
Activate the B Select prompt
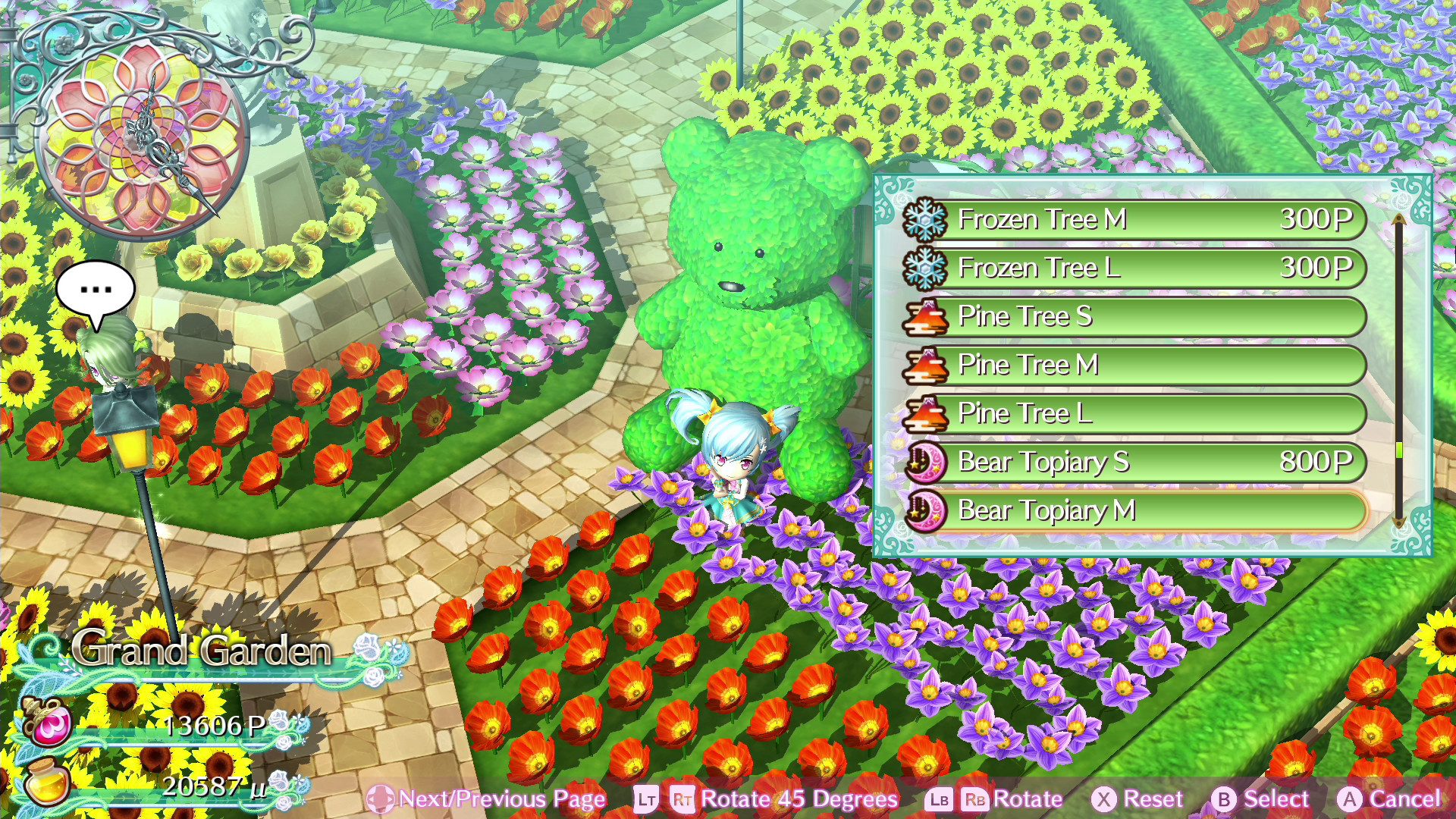coord(1238,799)
